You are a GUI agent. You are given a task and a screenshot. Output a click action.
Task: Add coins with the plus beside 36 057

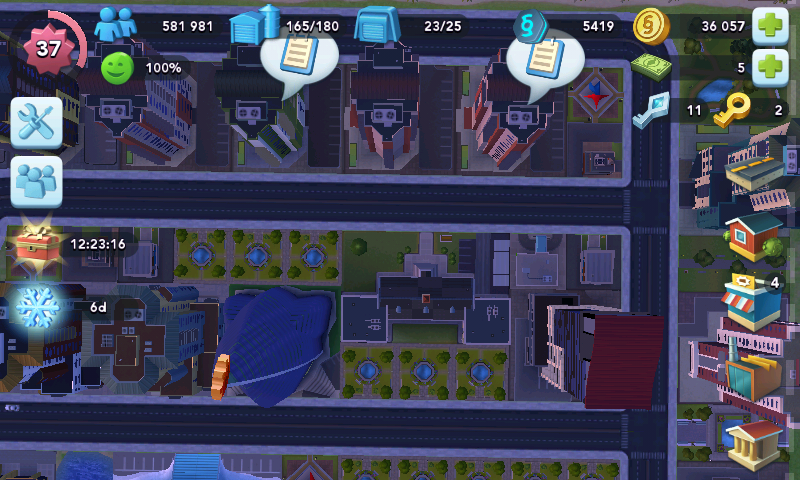pos(770,25)
